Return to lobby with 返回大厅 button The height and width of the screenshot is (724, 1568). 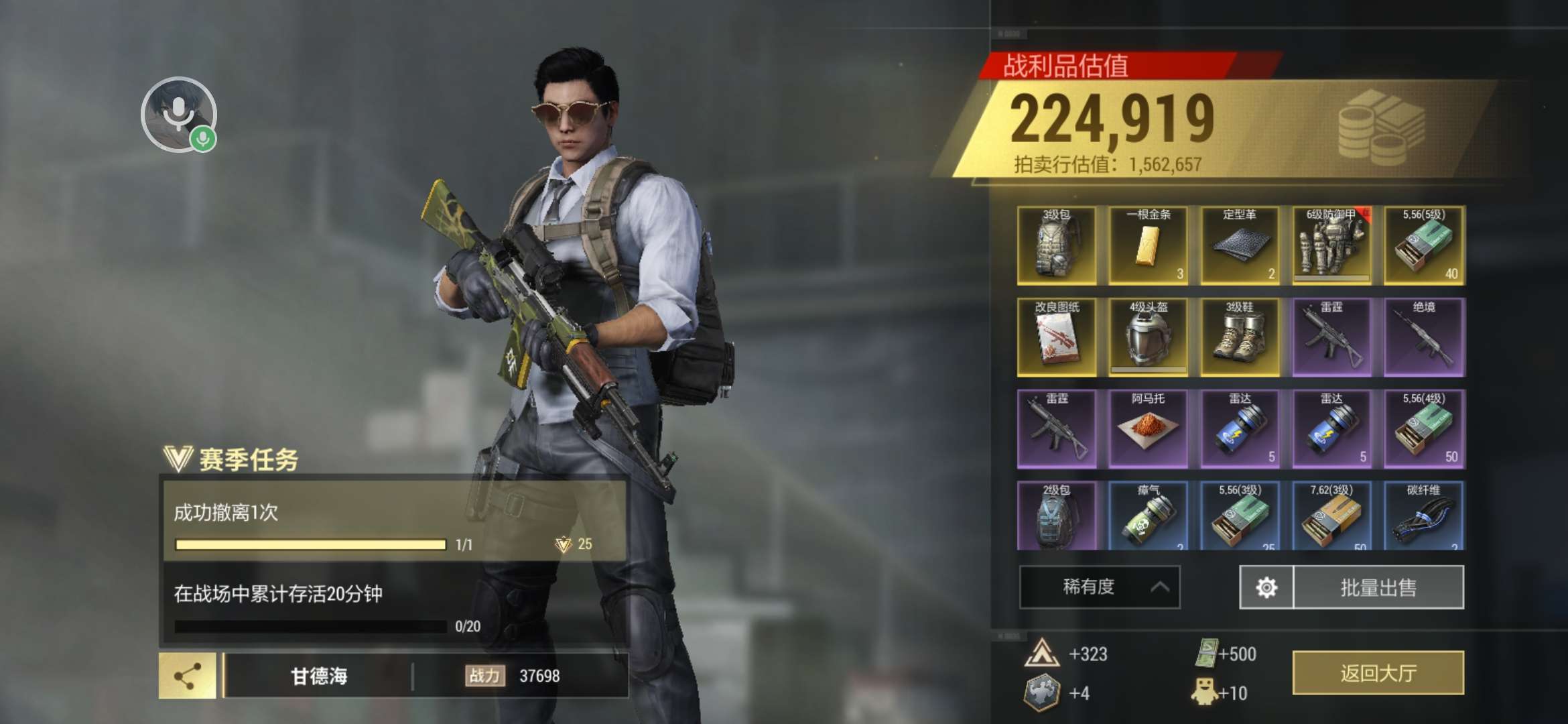tap(1378, 673)
